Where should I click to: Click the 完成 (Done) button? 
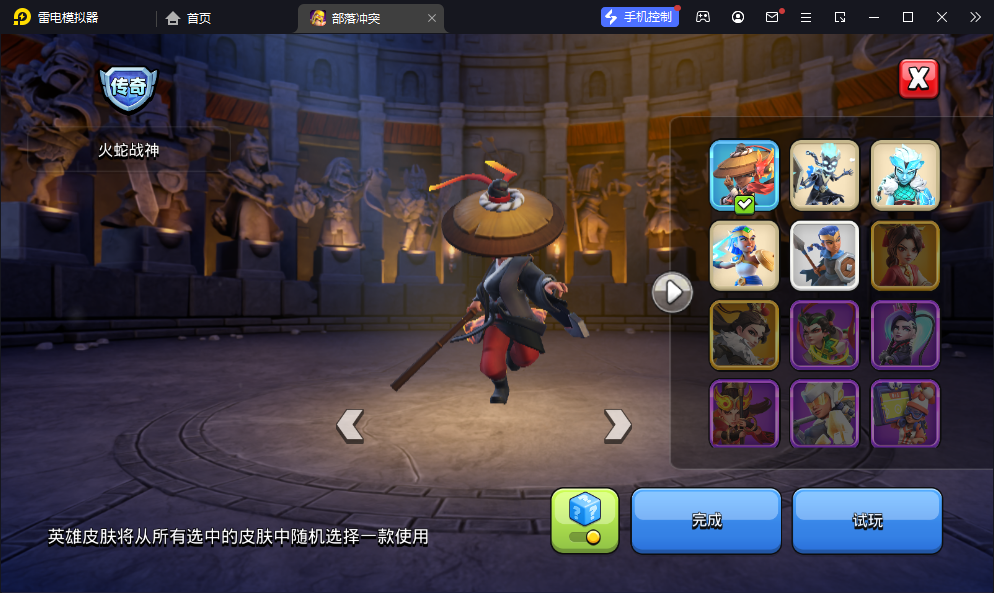tap(706, 520)
